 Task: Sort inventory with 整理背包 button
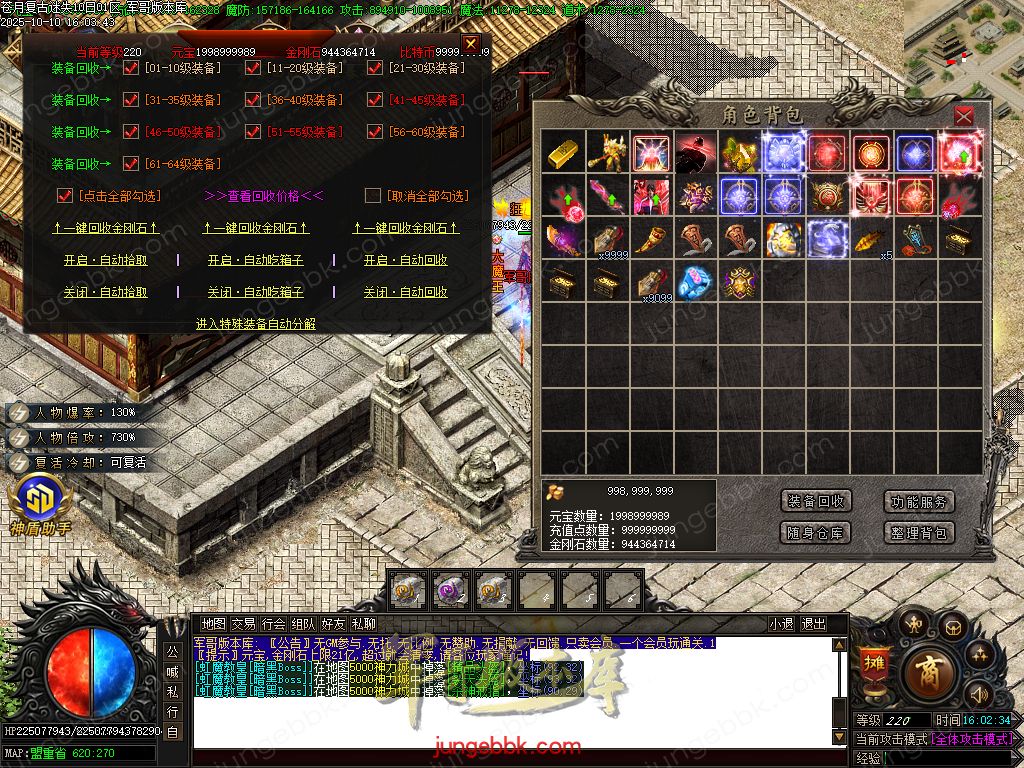[x=918, y=533]
